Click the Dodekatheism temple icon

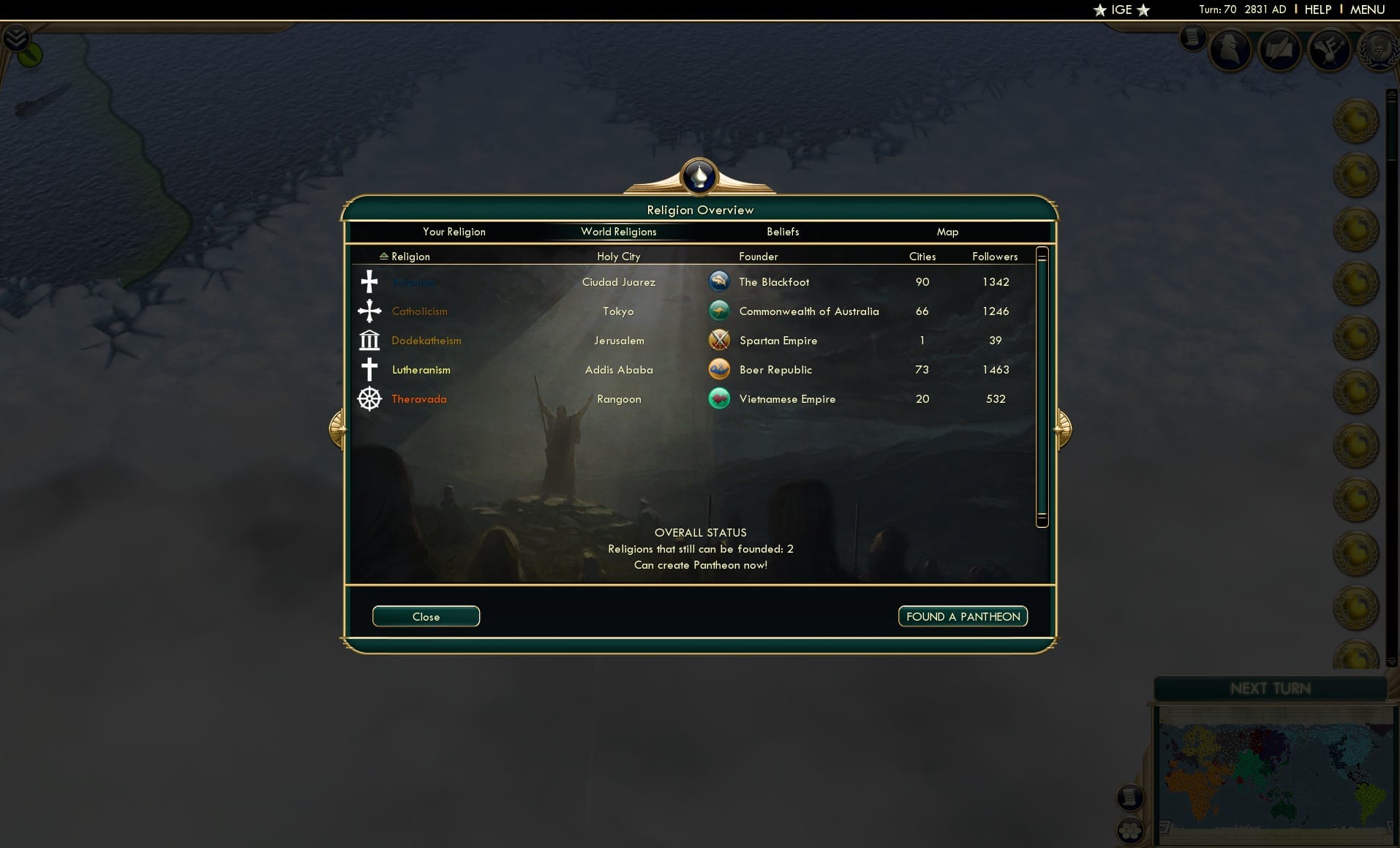(x=369, y=340)
